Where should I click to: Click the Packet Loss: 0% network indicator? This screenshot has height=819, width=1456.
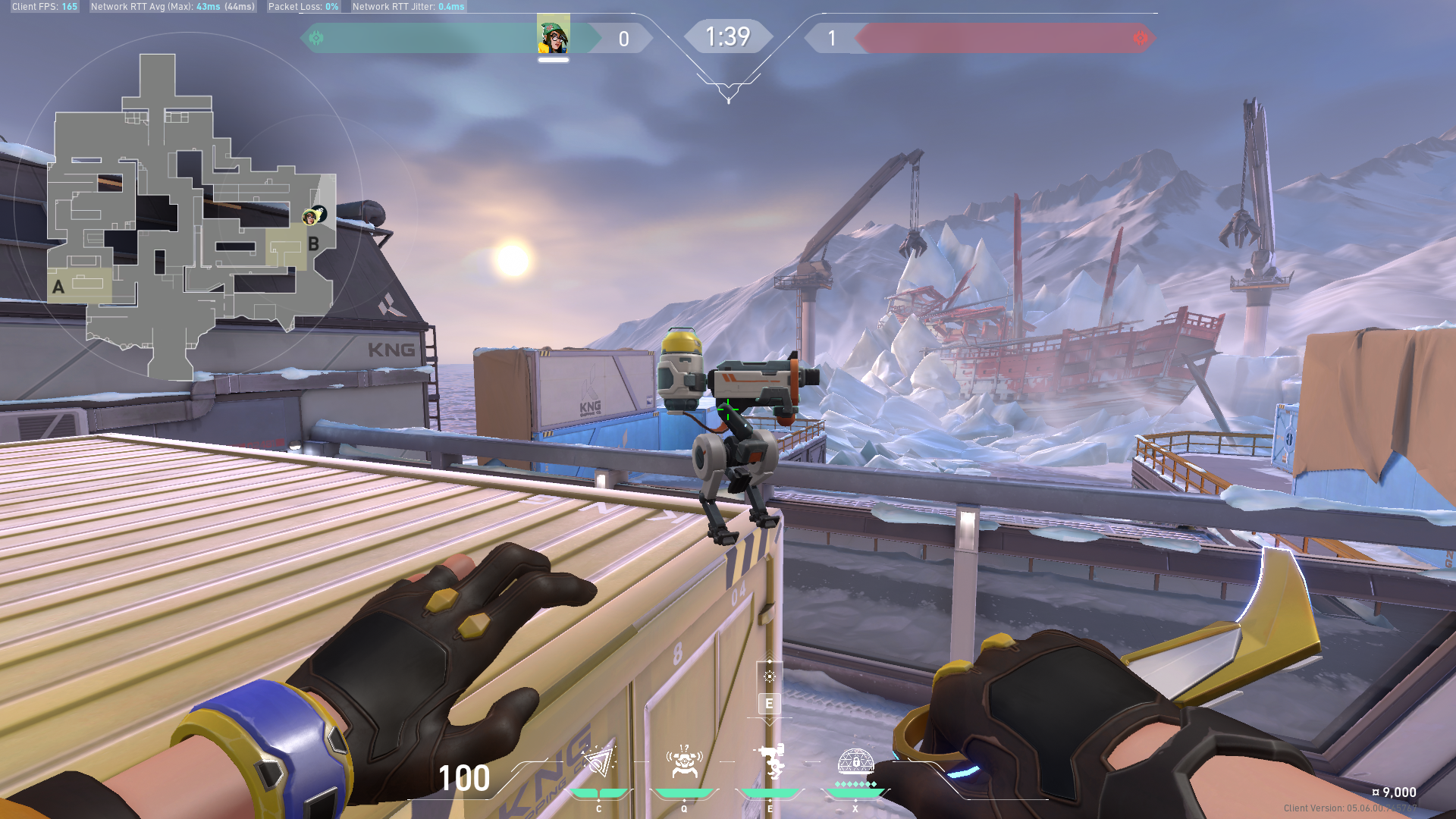(x=303, y=6)
